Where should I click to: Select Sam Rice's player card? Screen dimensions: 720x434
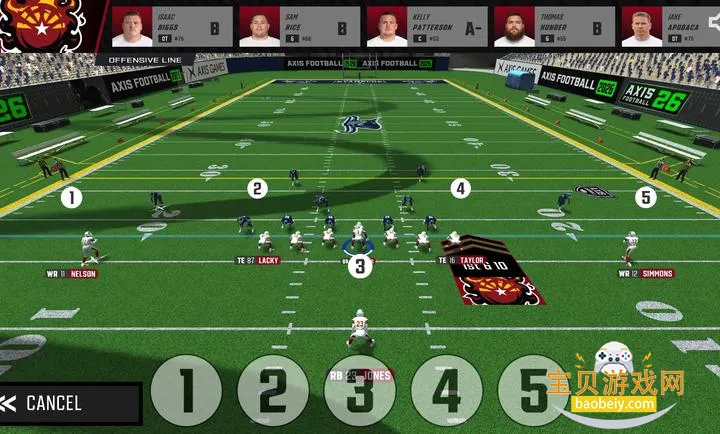[x=298, y=27]
